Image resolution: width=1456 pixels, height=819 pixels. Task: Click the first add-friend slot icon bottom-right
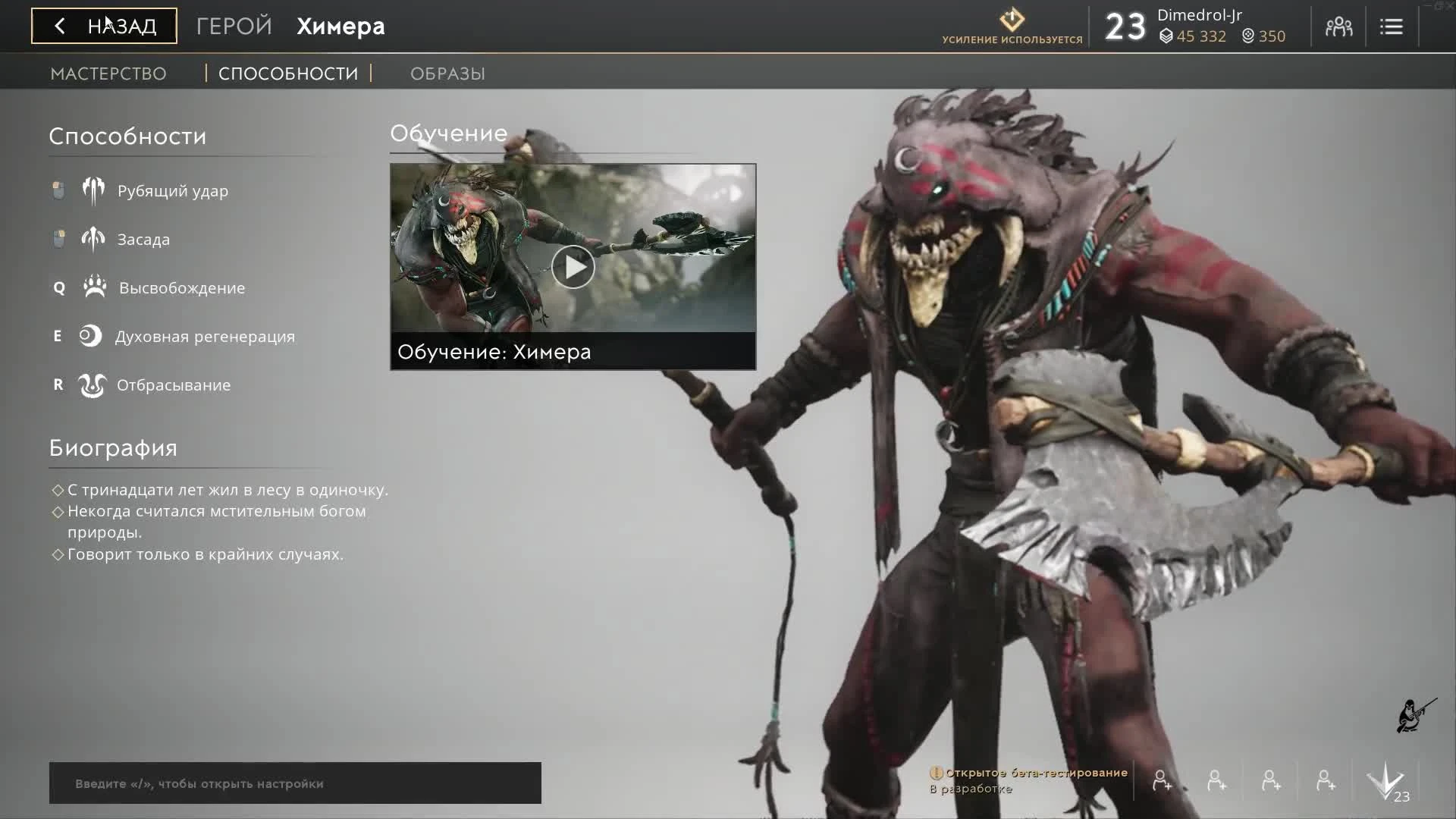tap(1161, 780)
